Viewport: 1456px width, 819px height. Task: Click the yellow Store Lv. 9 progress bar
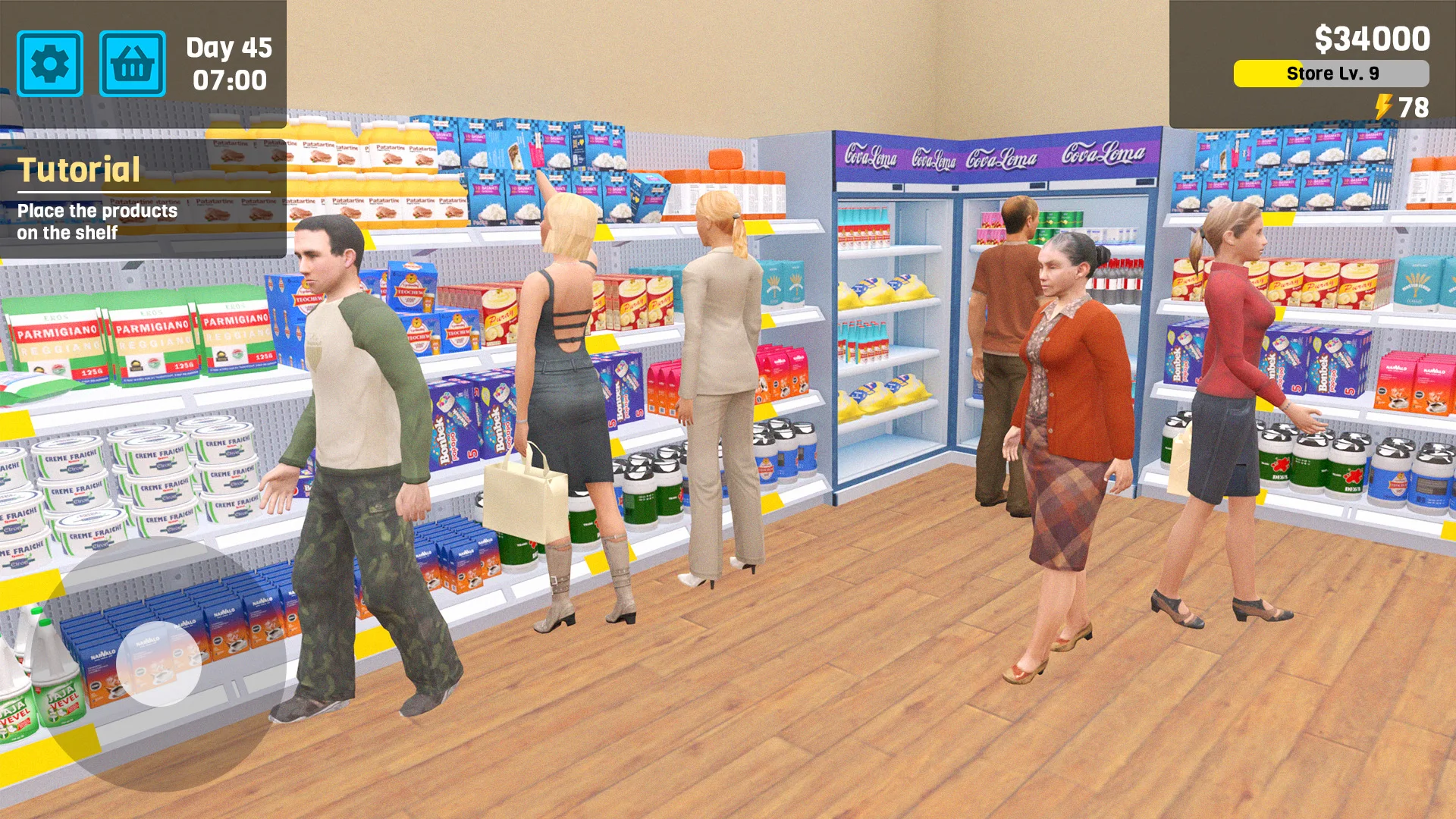point(1331,74)
